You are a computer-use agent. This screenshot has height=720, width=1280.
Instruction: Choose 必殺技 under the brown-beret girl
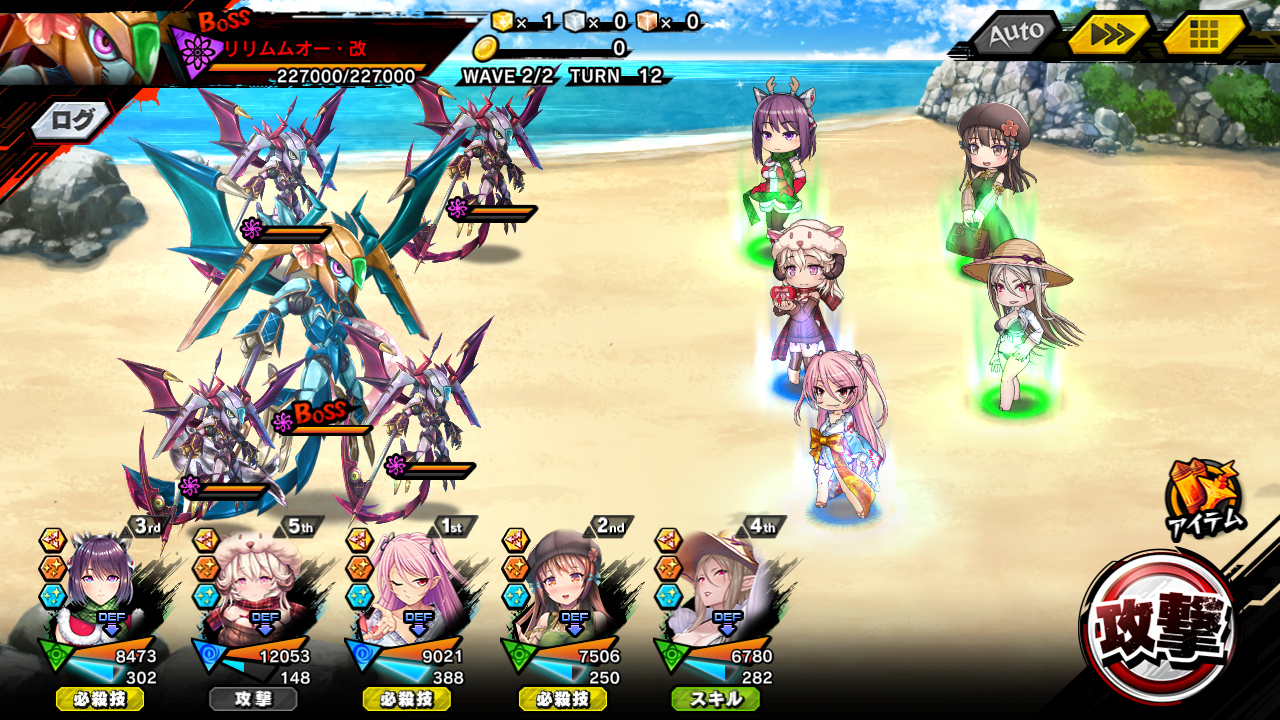coord(562,699)
